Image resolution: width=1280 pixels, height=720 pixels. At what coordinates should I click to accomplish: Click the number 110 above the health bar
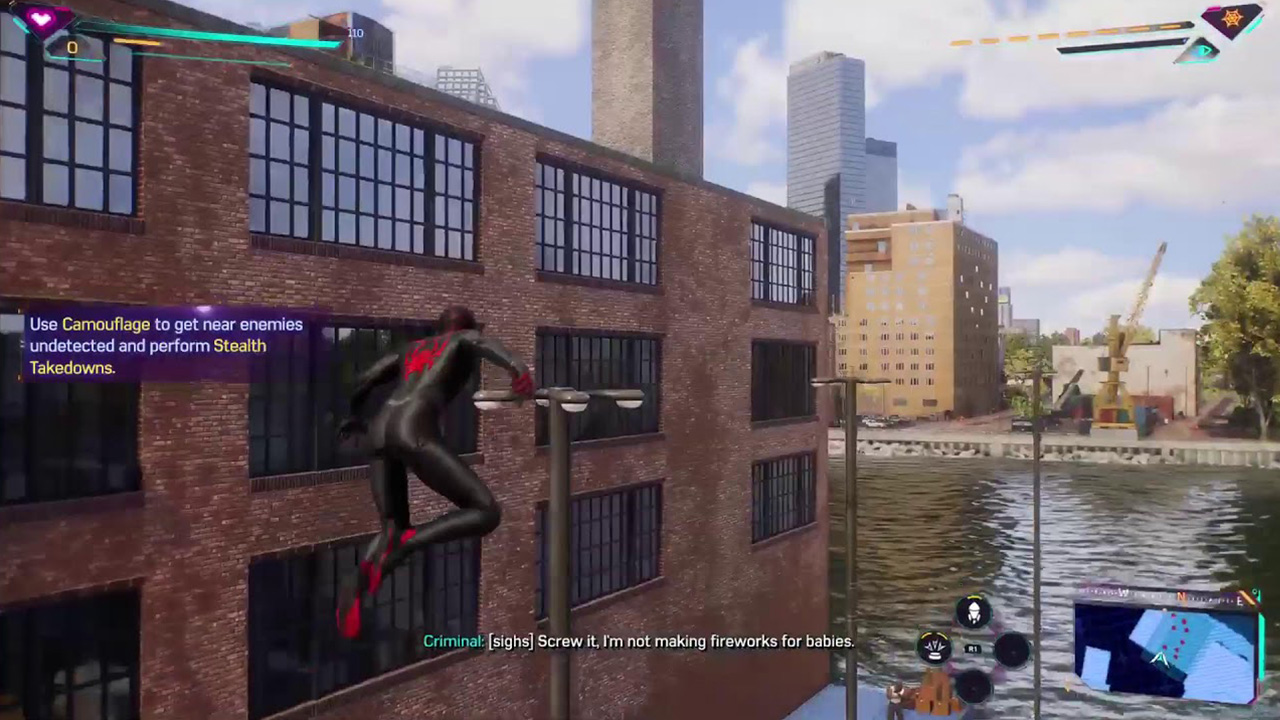(x=356, y=33)
